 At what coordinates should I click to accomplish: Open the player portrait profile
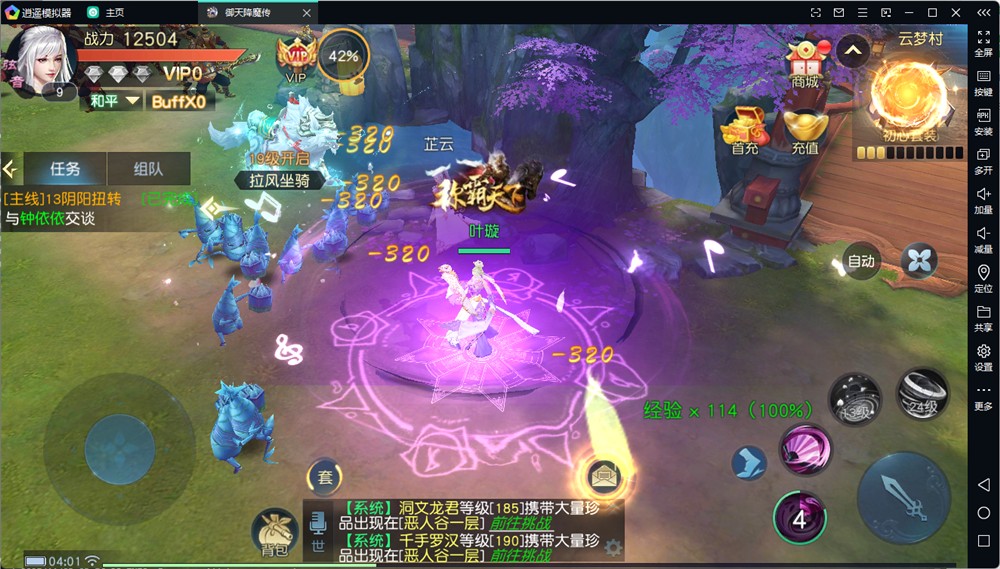tap(42, 59)
